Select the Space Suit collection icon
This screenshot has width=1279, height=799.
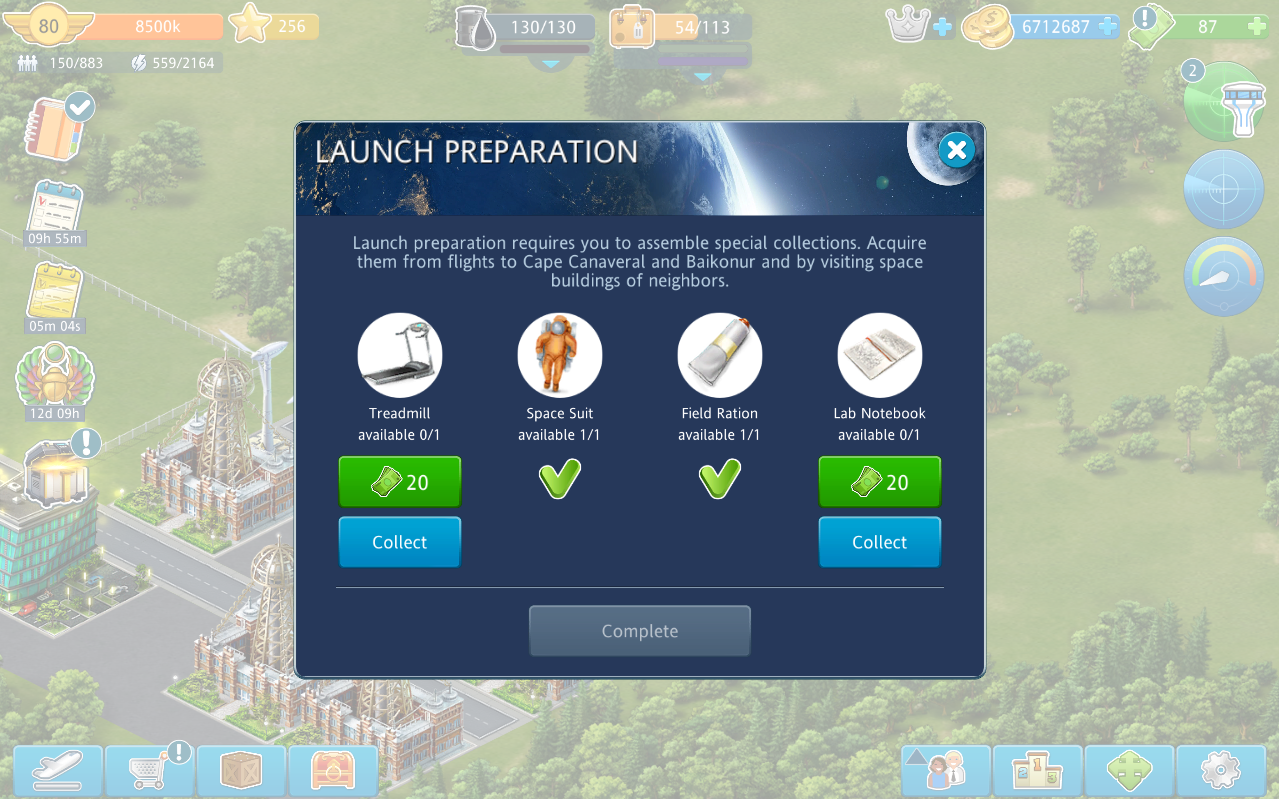[559, 355]
